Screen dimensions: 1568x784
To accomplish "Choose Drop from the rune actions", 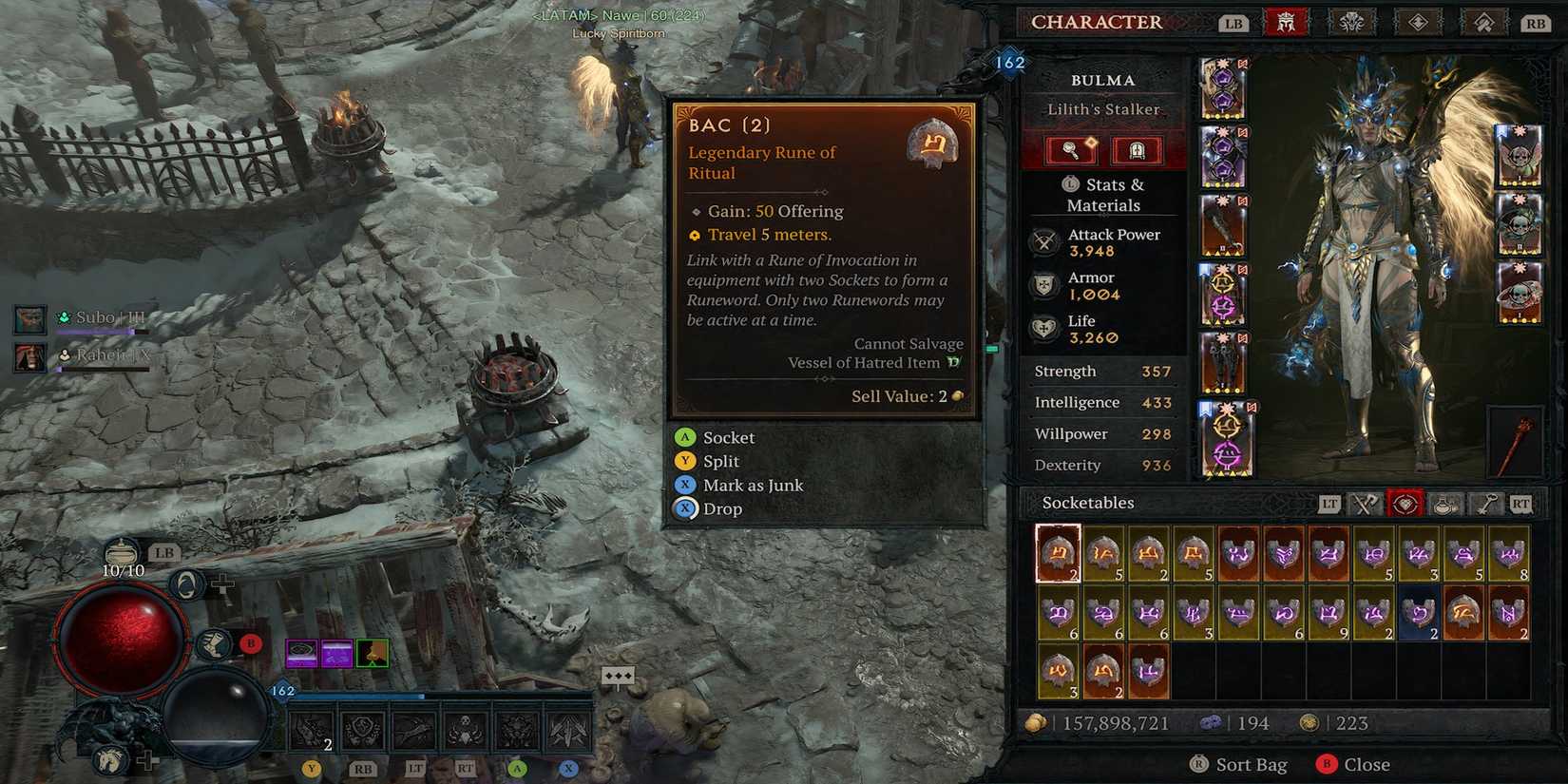I will pyautogui.click(x=722, y=509).
